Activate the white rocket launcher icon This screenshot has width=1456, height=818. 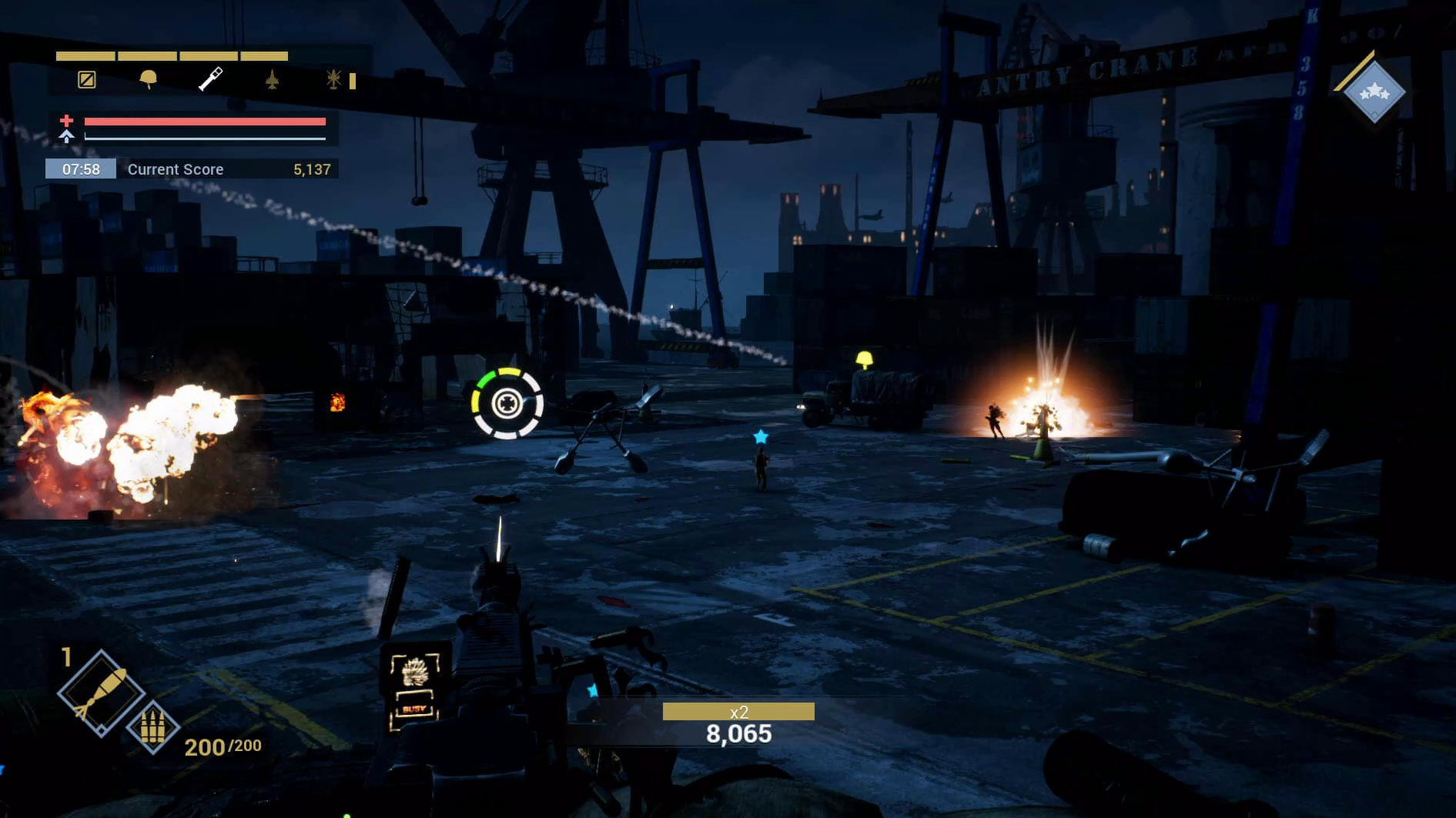coord(210,78)
